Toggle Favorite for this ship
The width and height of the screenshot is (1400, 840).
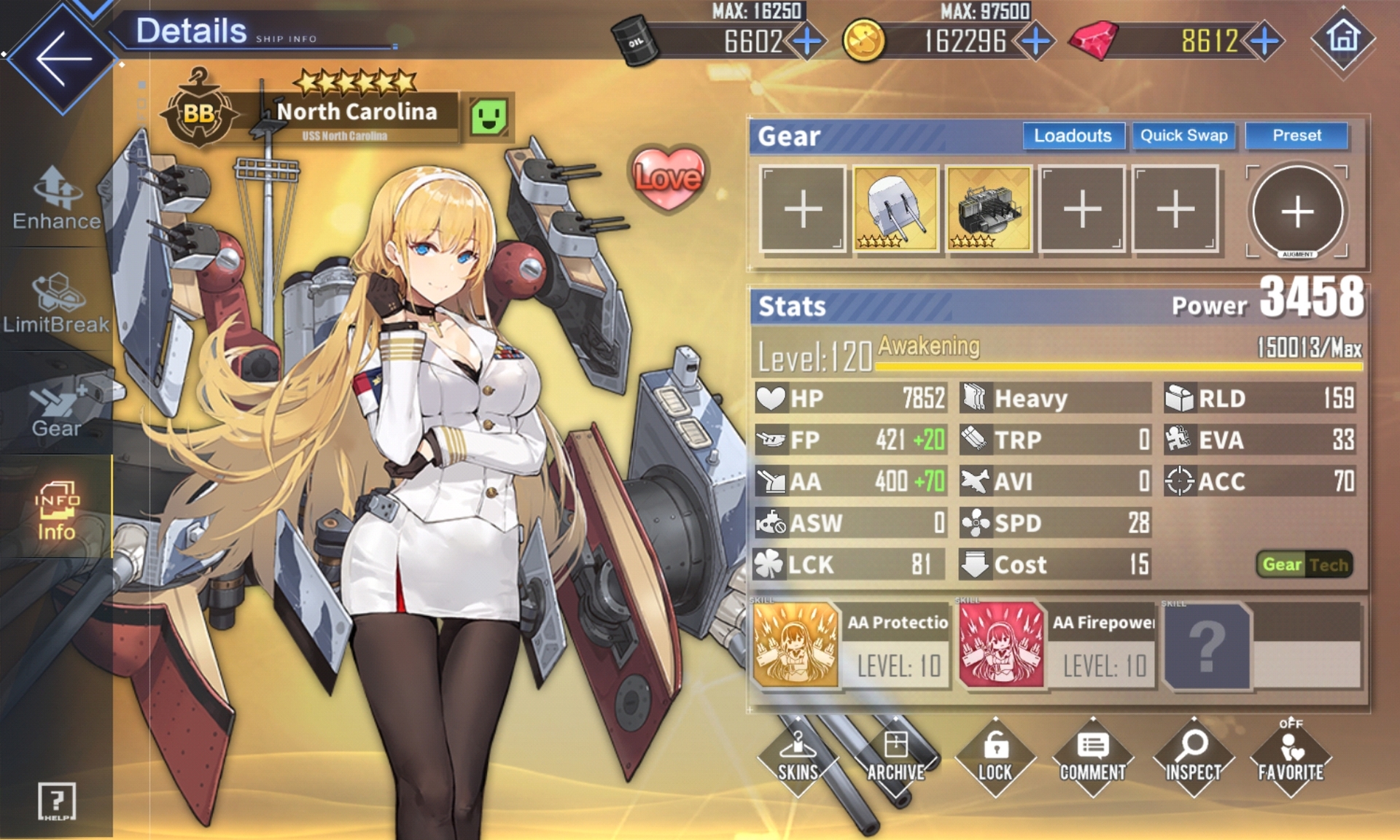point(1291,758)
